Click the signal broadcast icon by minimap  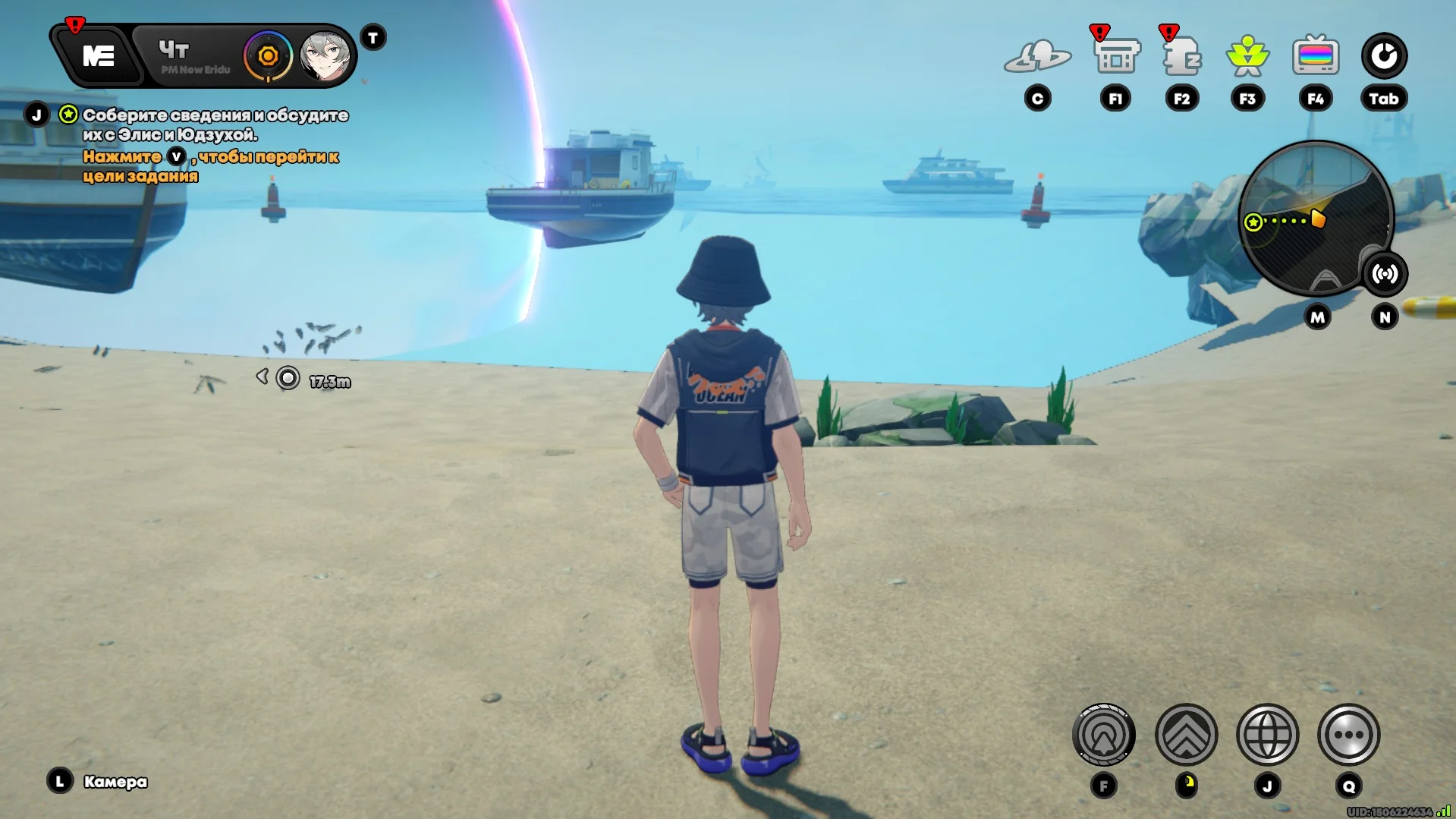tap(1385, 274)
